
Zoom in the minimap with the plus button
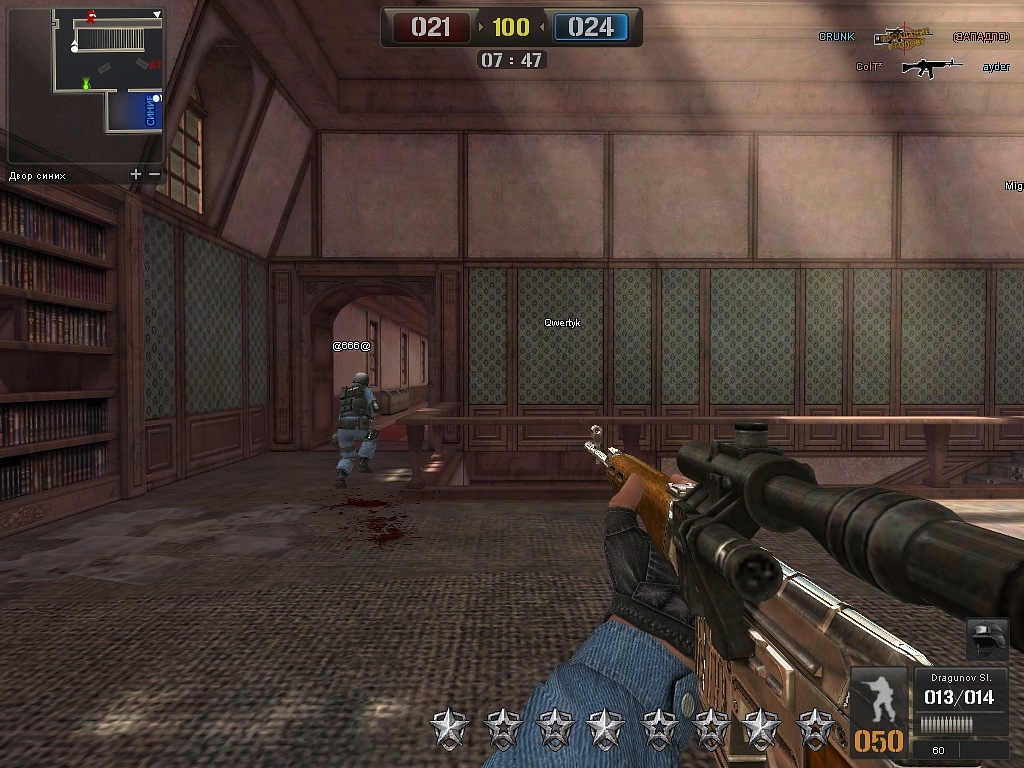136,175
